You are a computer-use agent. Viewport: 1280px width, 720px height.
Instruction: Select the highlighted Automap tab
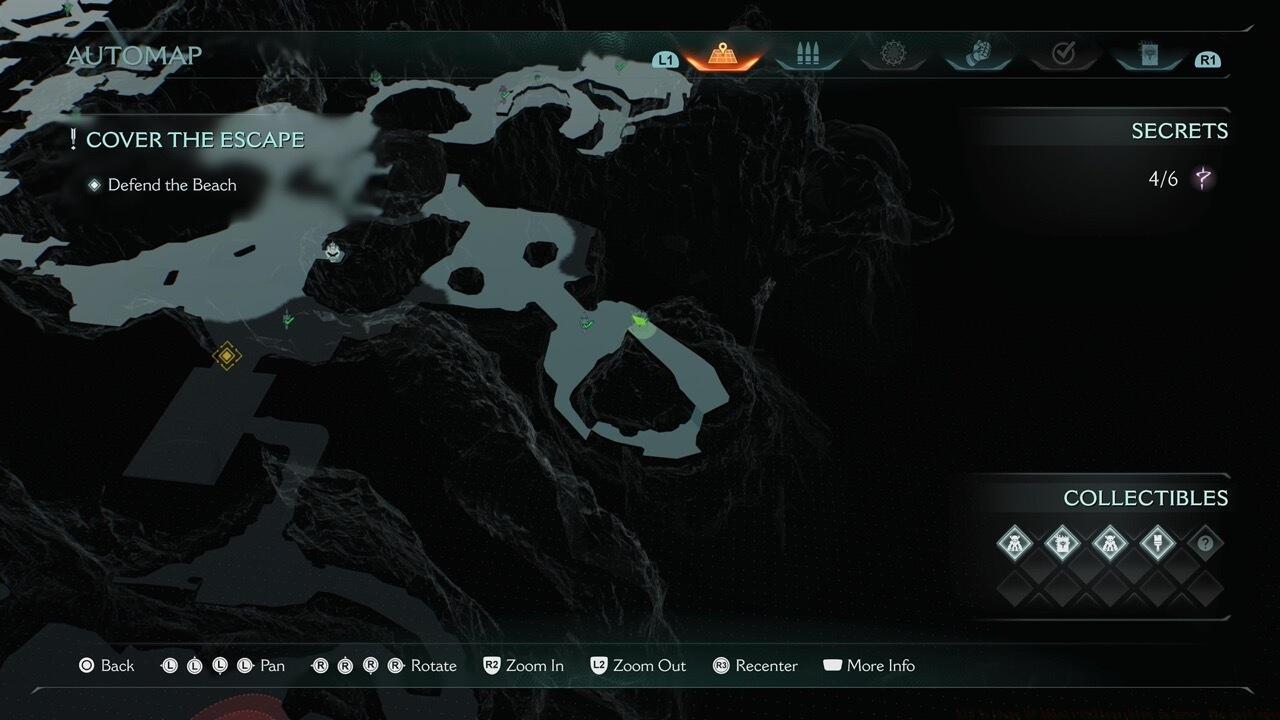tap(721, 55)
